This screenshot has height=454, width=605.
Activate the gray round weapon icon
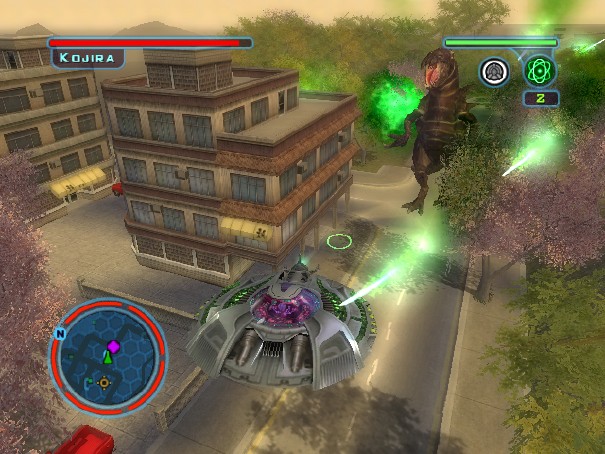point(495,71)
